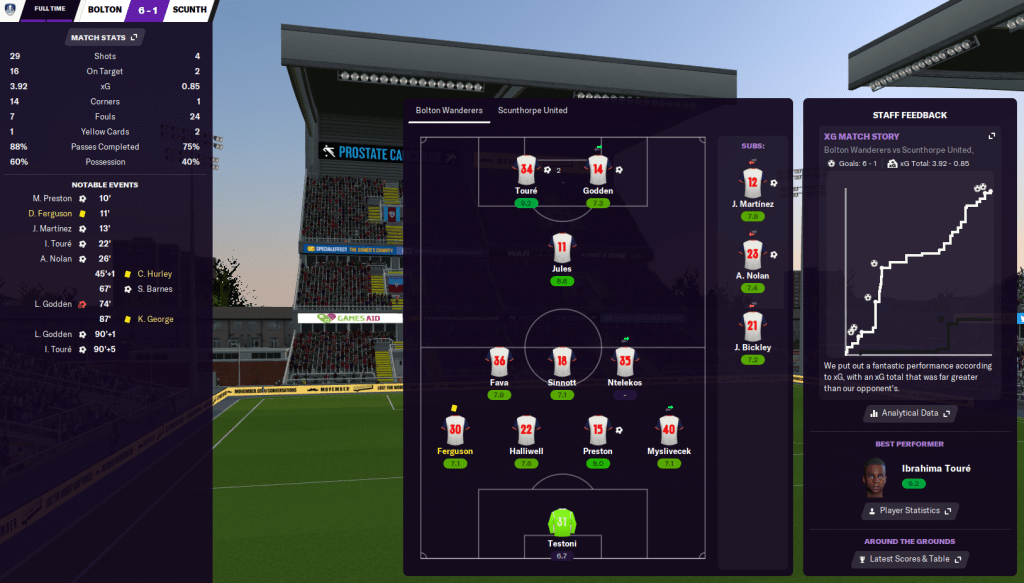Select substitute A. Nolan's shirt

click(754, 255)
